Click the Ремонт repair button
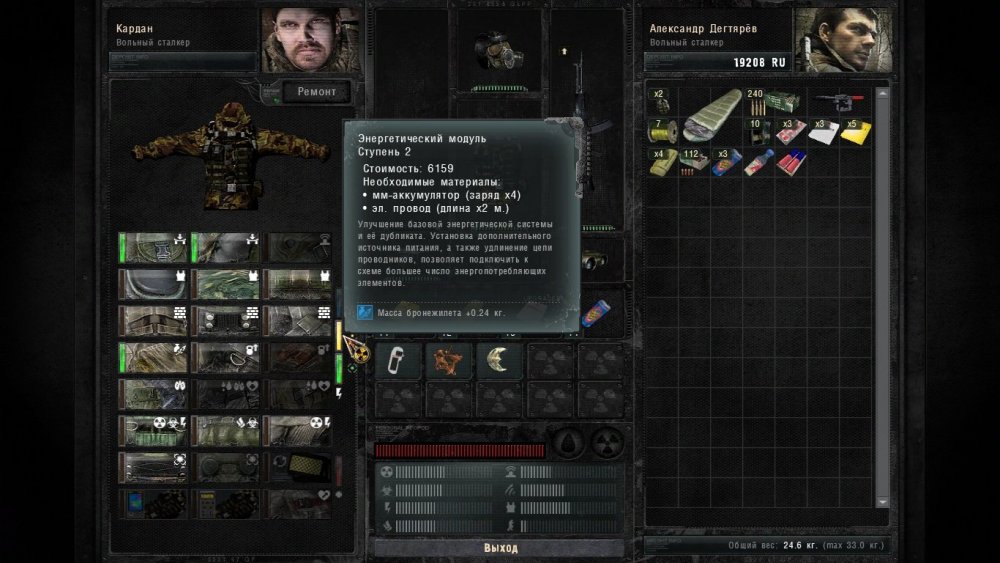This screenshot has height=563, width=1000. click(320, 92)
